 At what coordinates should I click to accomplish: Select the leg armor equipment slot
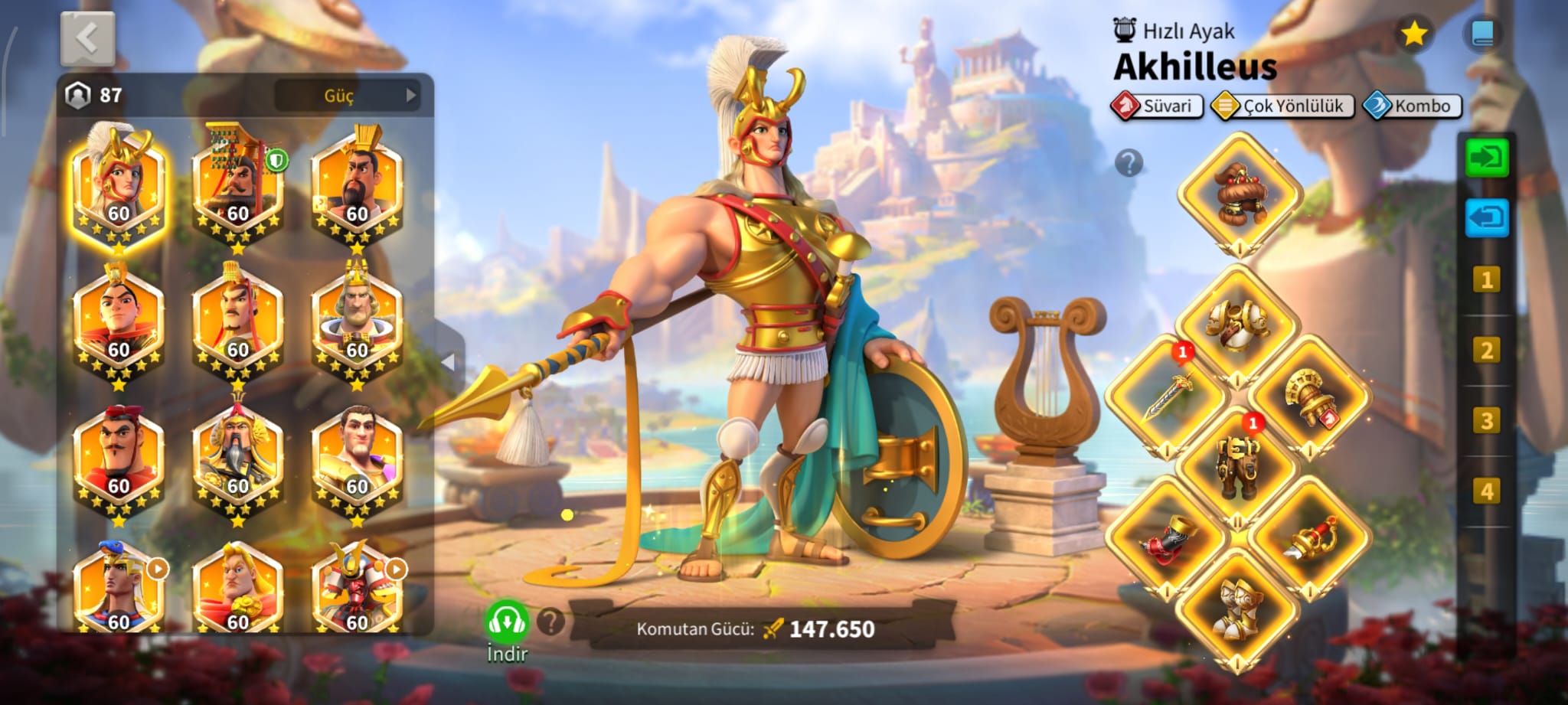pyautogui.click(x=1237, y=463)
